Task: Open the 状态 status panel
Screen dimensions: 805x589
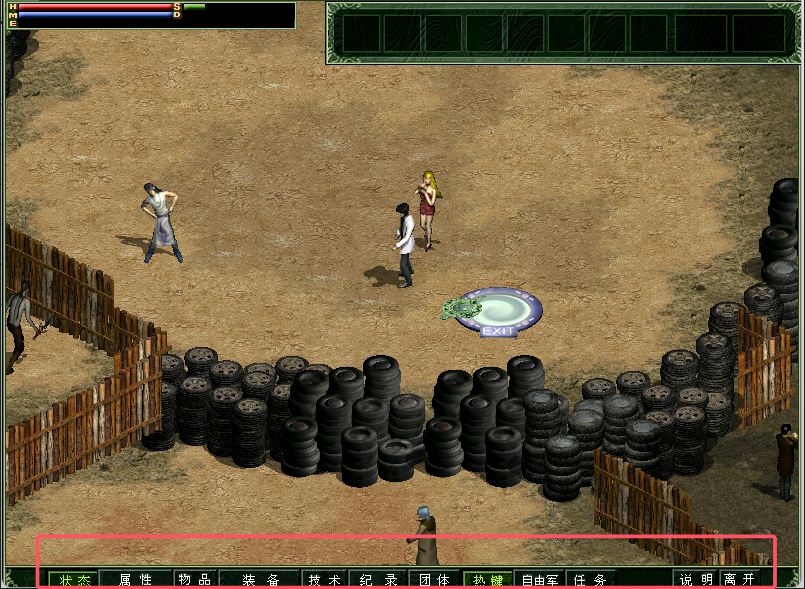Action: point(73,579)
